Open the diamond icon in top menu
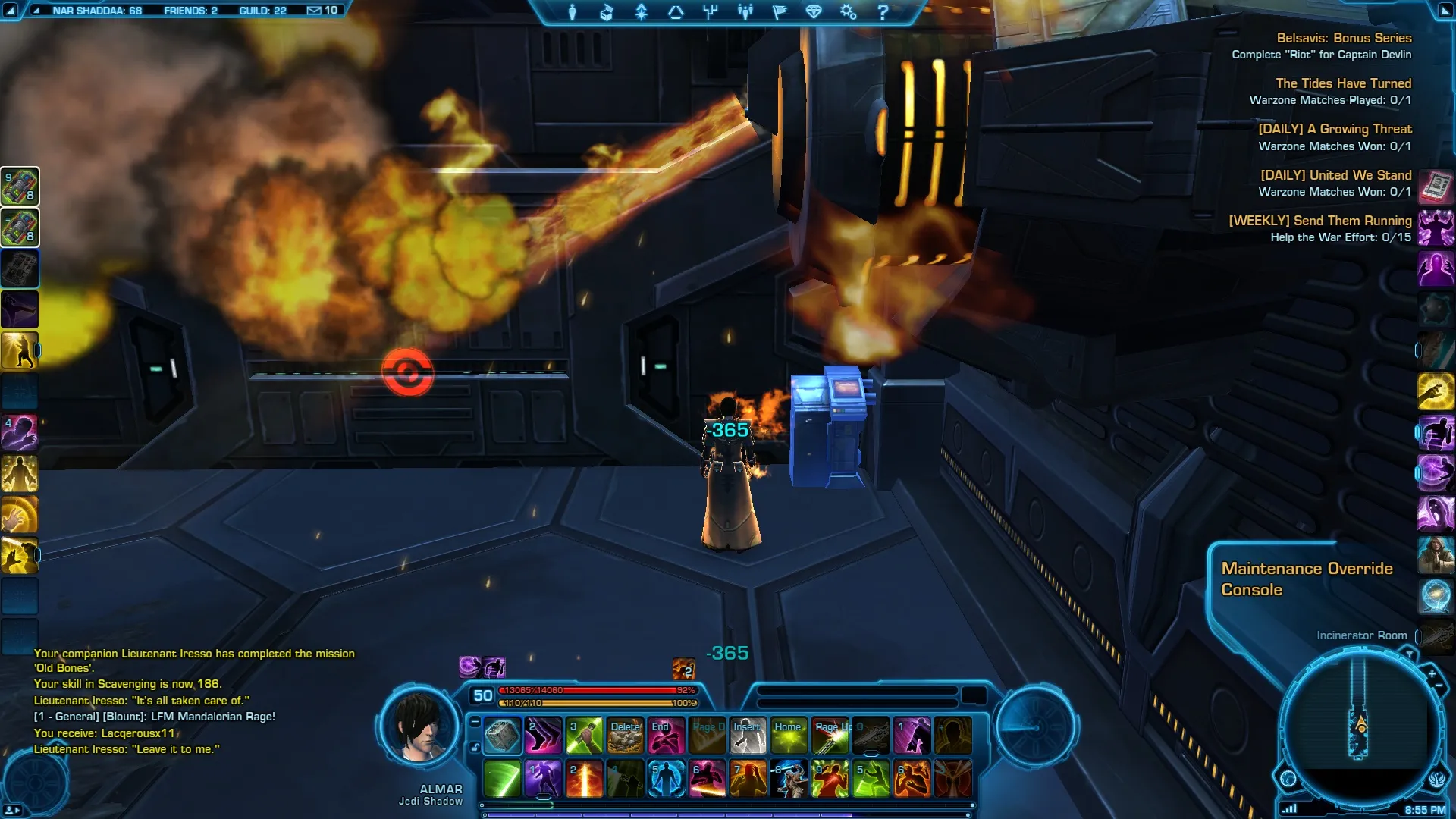The height and width of the screenshot is (819, 1456). pos(814,12)
